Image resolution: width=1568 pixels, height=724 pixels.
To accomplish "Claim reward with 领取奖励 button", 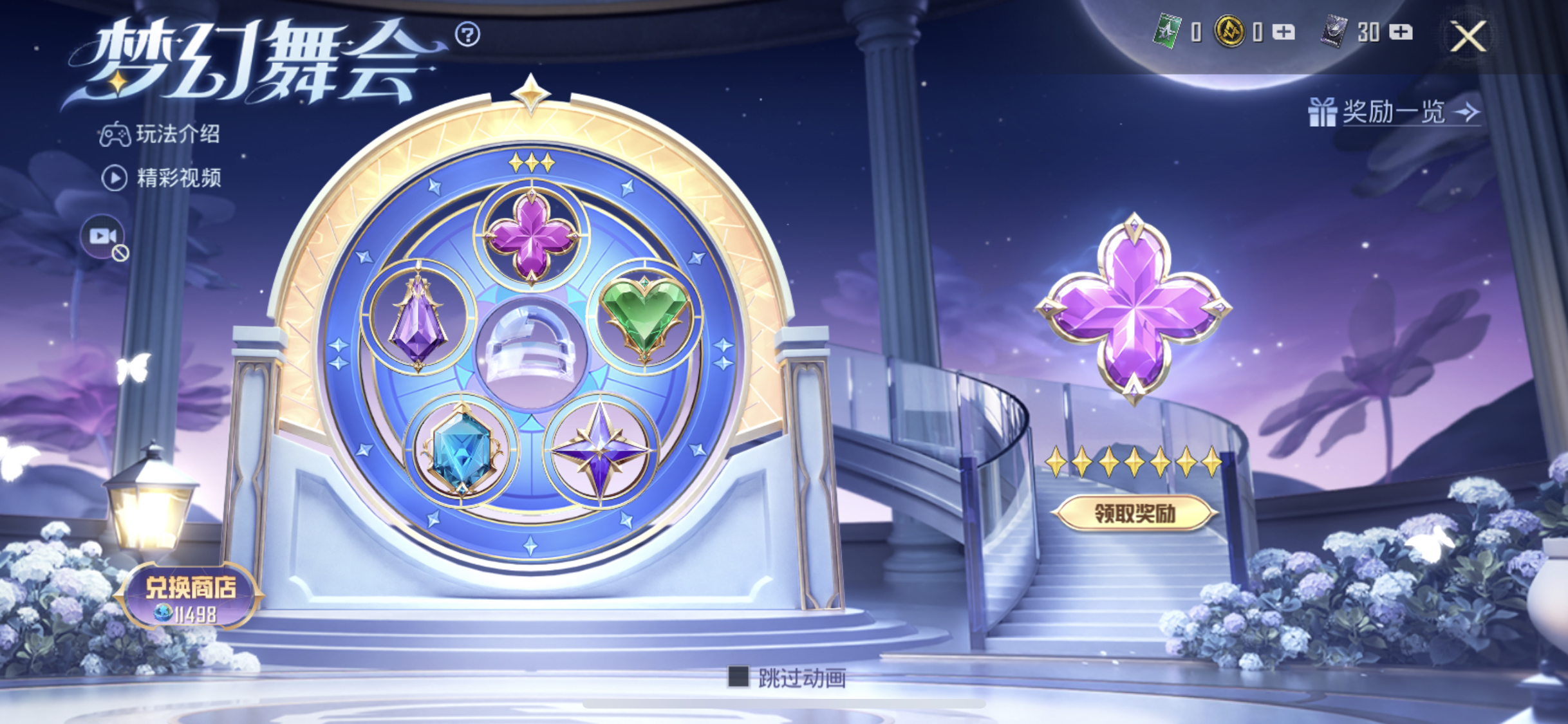I will (x=1134, y=513).
